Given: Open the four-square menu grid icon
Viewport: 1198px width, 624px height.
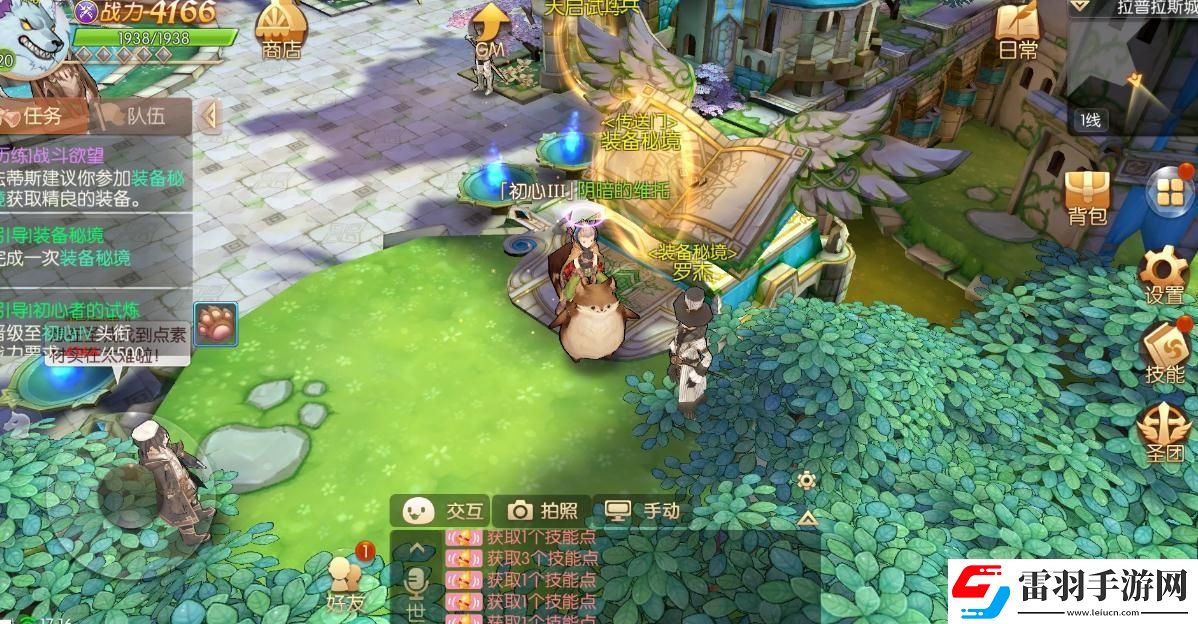Looking at the screenshot, I should [x=1167, y=192].
